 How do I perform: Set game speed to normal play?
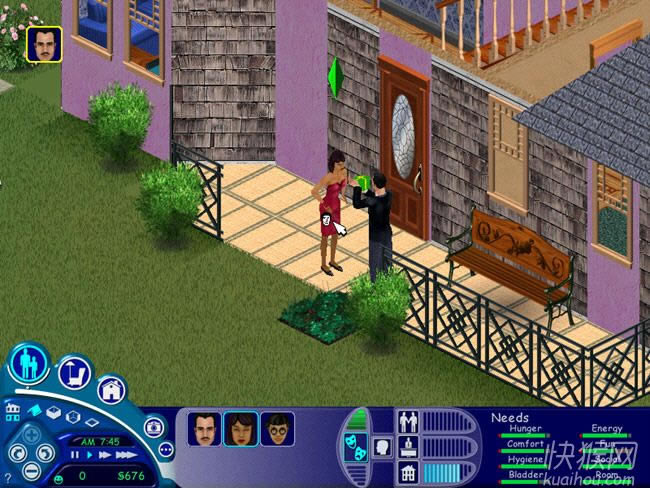[88, 456]
